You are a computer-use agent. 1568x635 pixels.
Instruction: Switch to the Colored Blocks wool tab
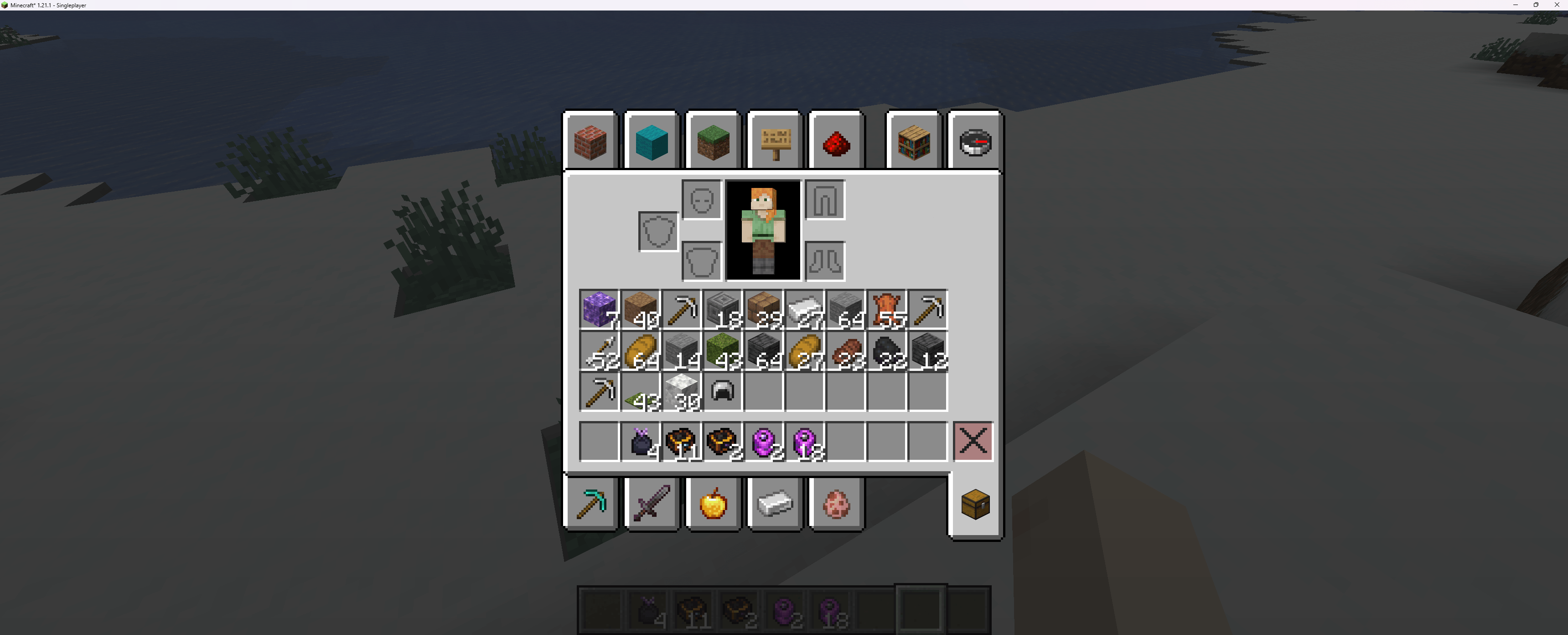coord(651,142)
